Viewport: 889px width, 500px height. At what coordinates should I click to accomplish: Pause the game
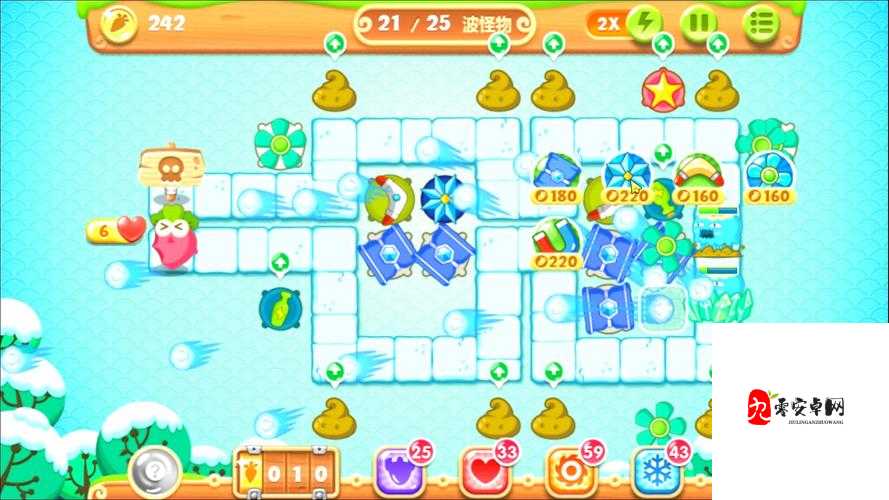pos(700,23)
